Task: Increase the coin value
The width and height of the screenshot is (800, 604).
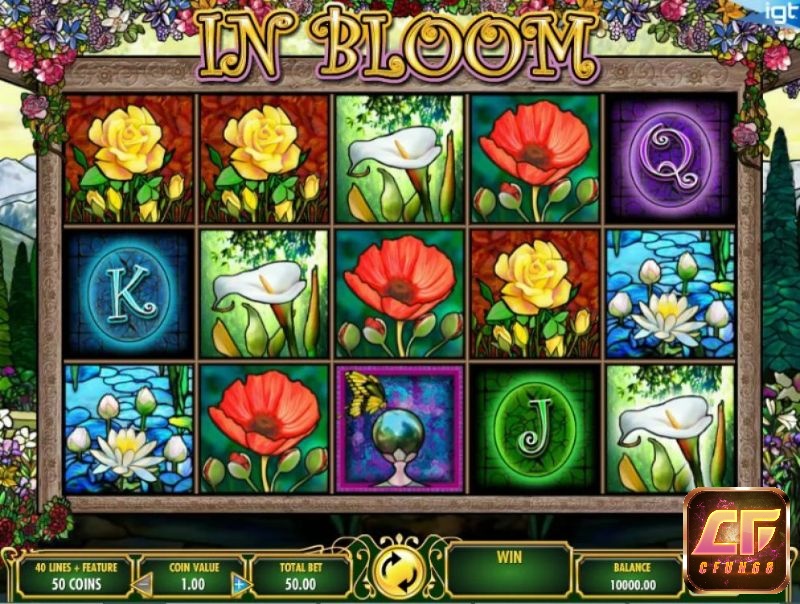Action: 239,583
